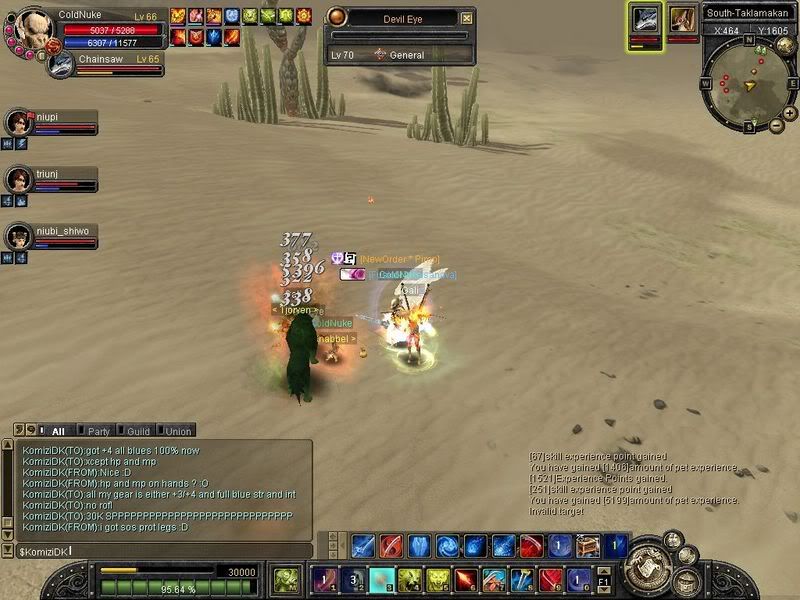Switch to the Party chat tab
Viewport: 800px width, 600px height.
tap(98, 431)
